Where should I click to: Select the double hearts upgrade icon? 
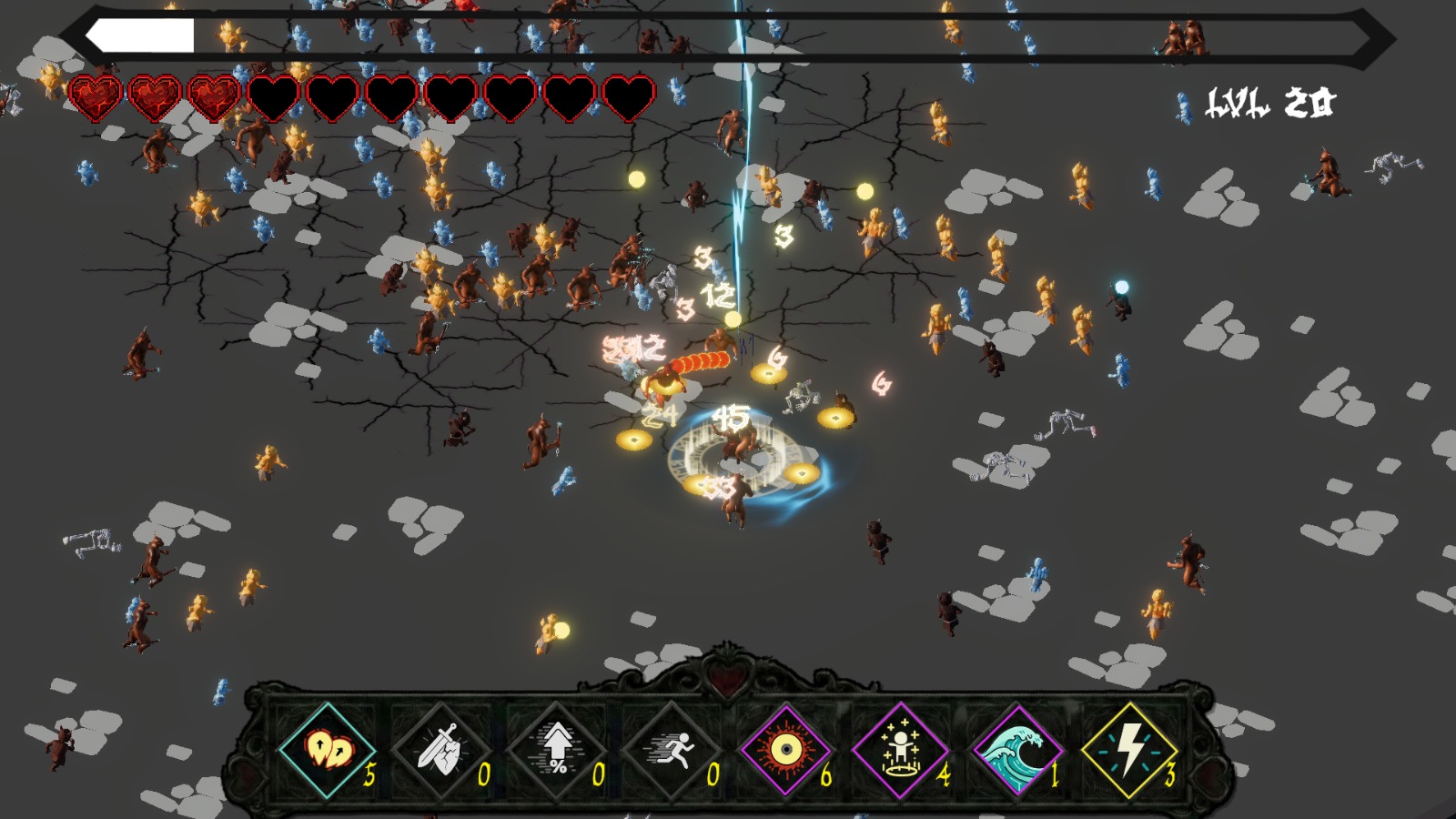(x=328, y=751)
